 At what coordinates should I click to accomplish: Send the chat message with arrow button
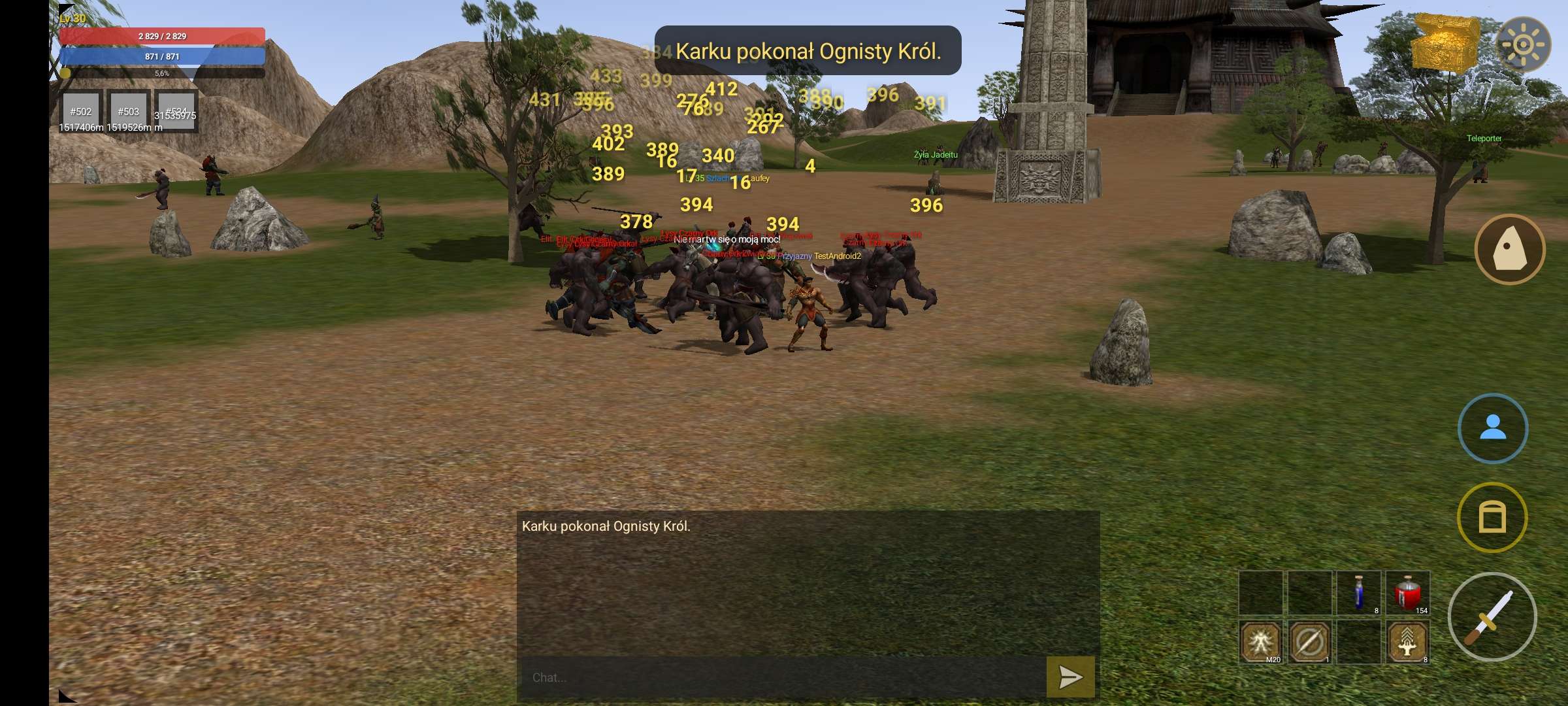pos(1070,677)
